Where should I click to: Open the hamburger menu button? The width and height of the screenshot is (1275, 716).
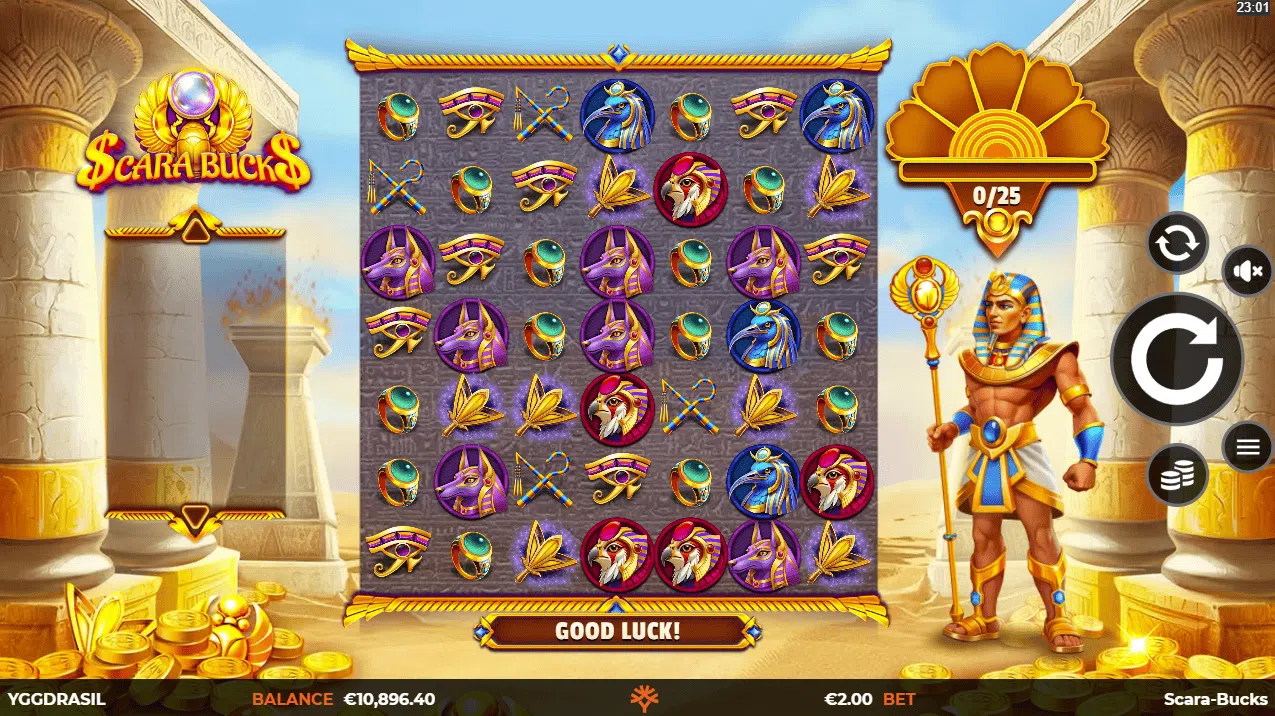point(1247,447)
